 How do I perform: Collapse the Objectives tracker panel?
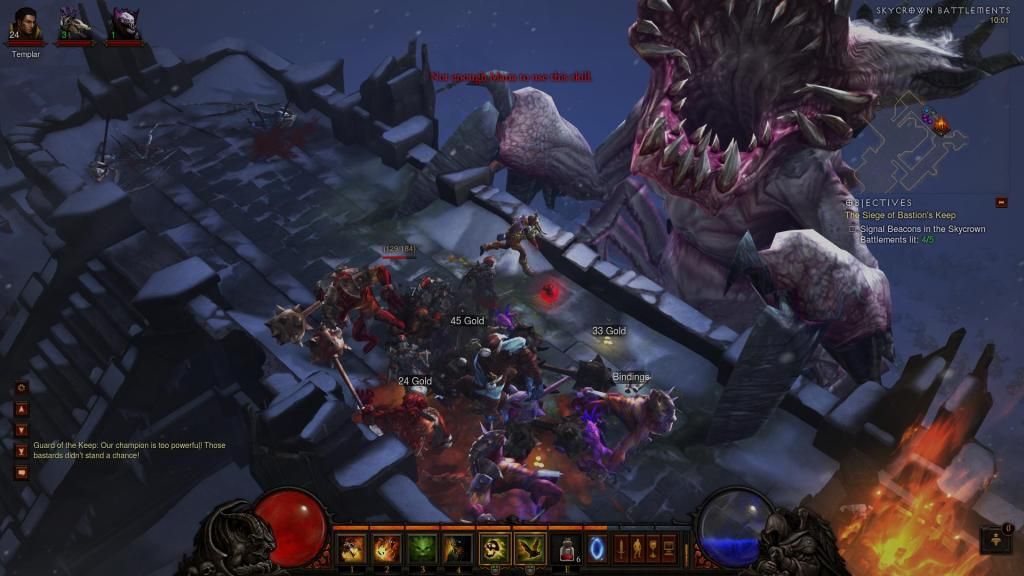coord(1001,202)
